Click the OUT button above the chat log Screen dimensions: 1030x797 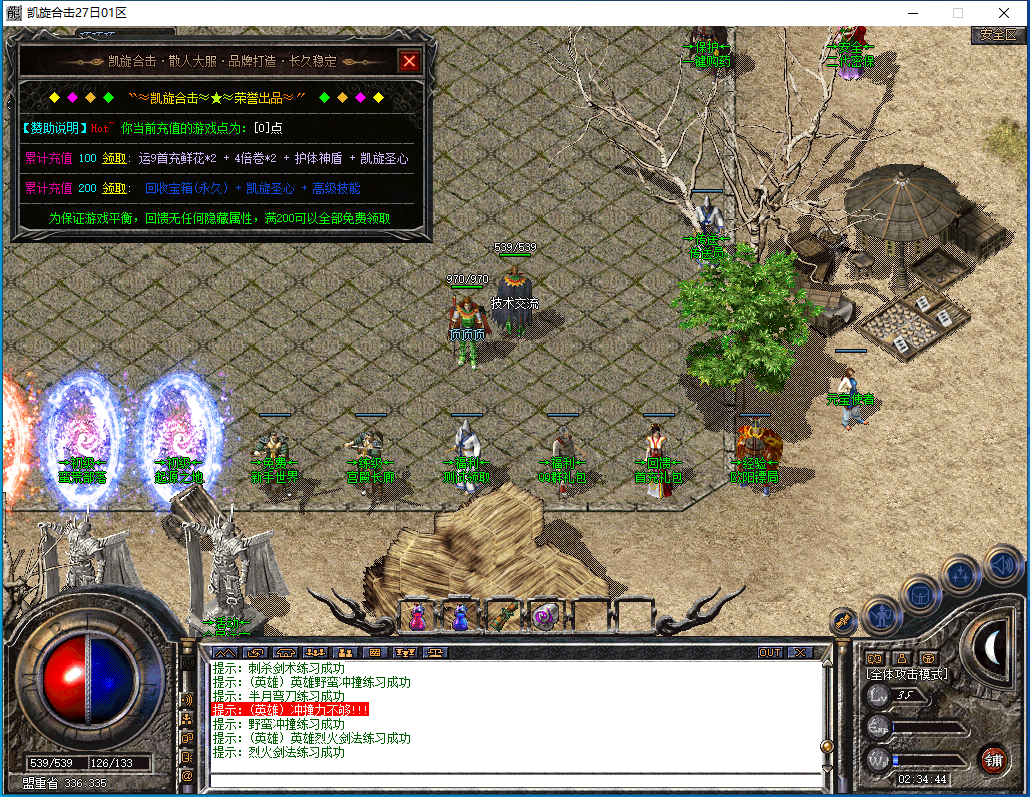pyautogui.click(x=769, y=652)
